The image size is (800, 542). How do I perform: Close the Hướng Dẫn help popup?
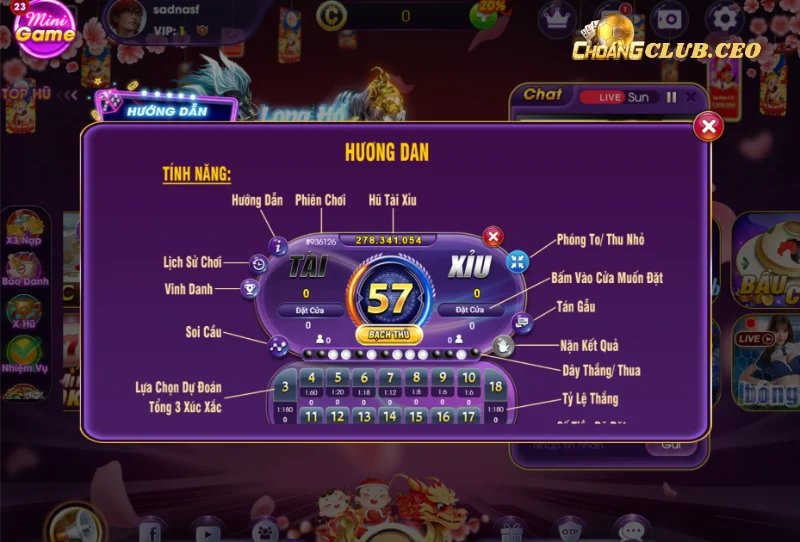click(x=708, y=126)
